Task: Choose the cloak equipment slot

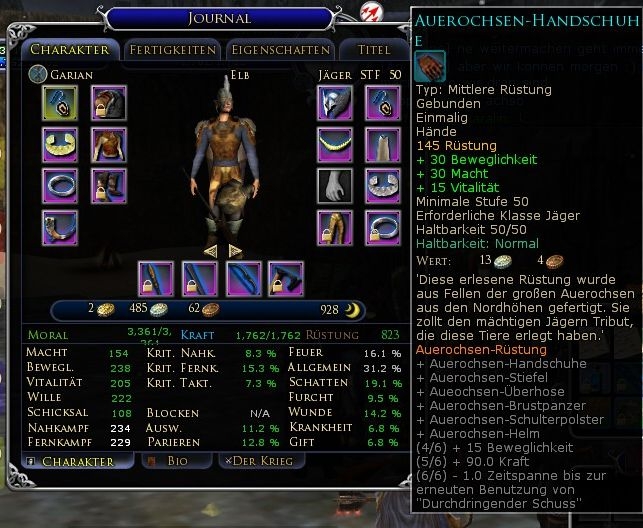Action: tap(382, 144)
